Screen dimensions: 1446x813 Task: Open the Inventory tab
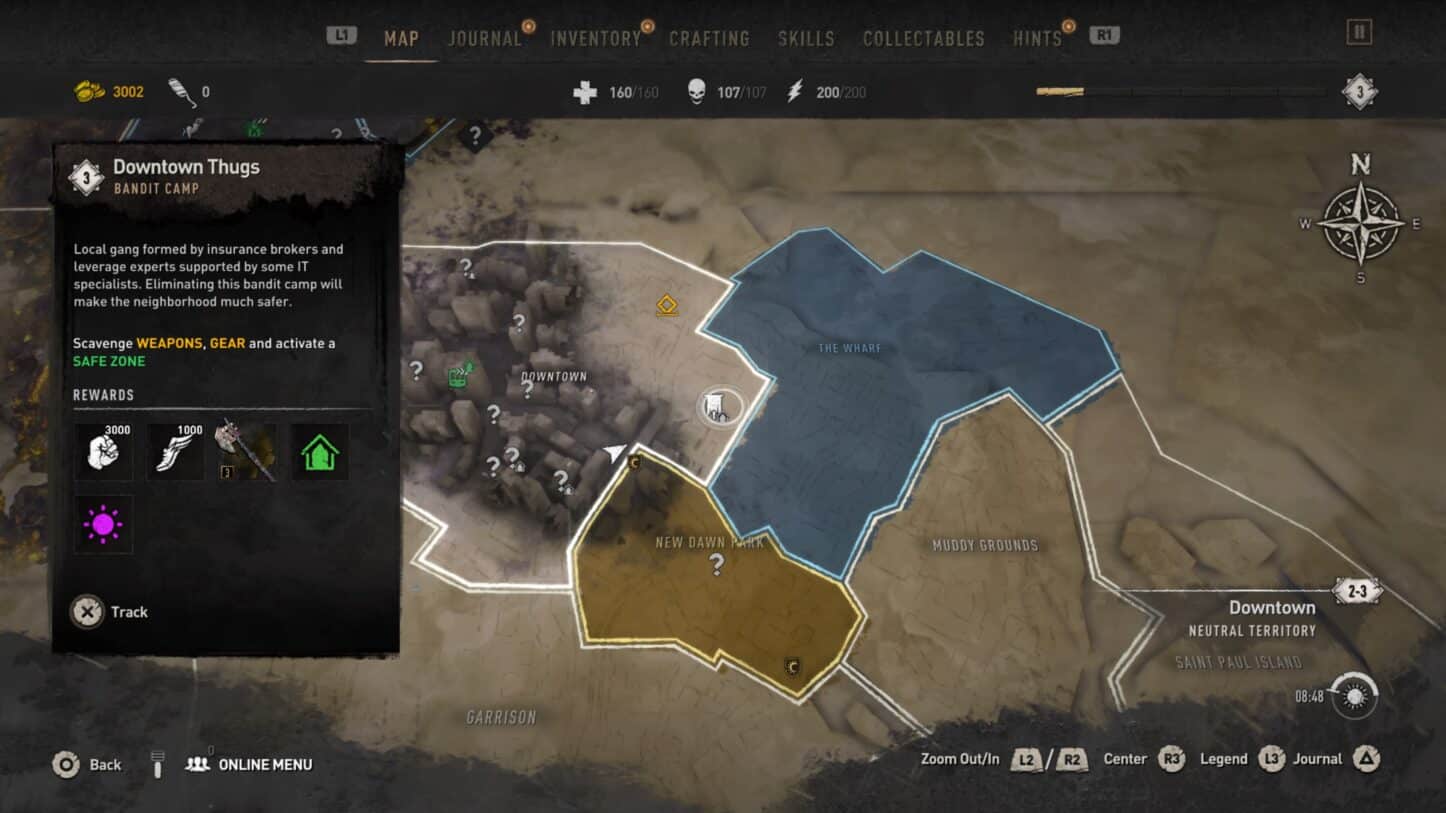596,39
